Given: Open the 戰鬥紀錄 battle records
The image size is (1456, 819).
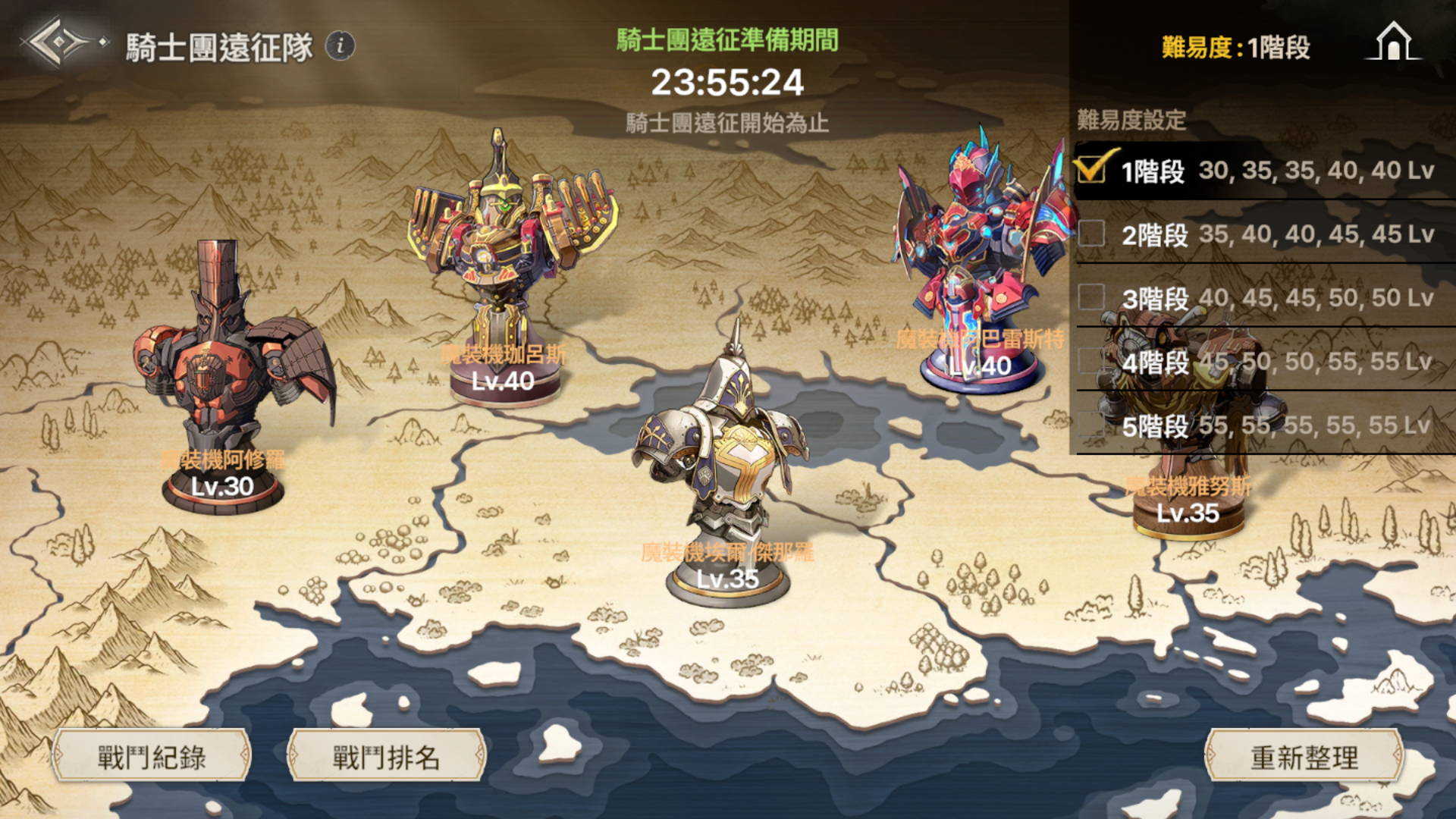Looking at the screenshot, I should [x=151, y=756].
